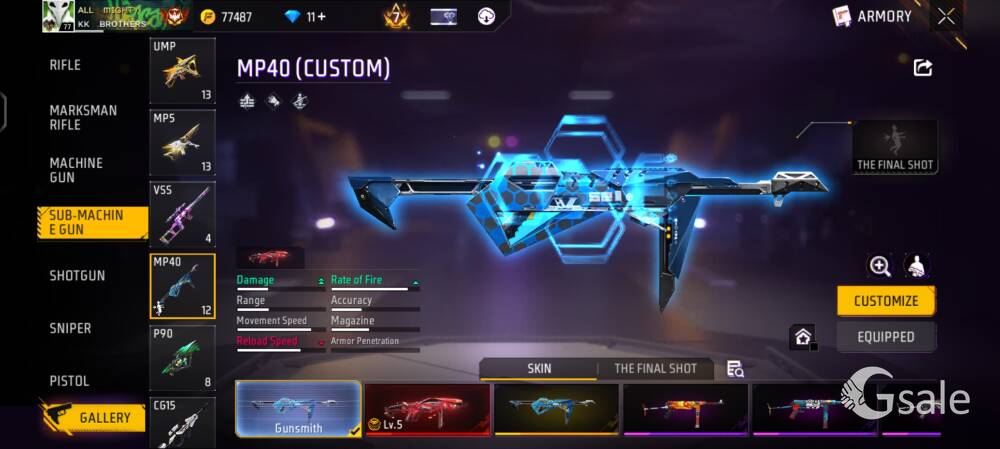Share the MP40 weapon skin
Viewport: 1000px width, 449px height.
click(923, 67)
